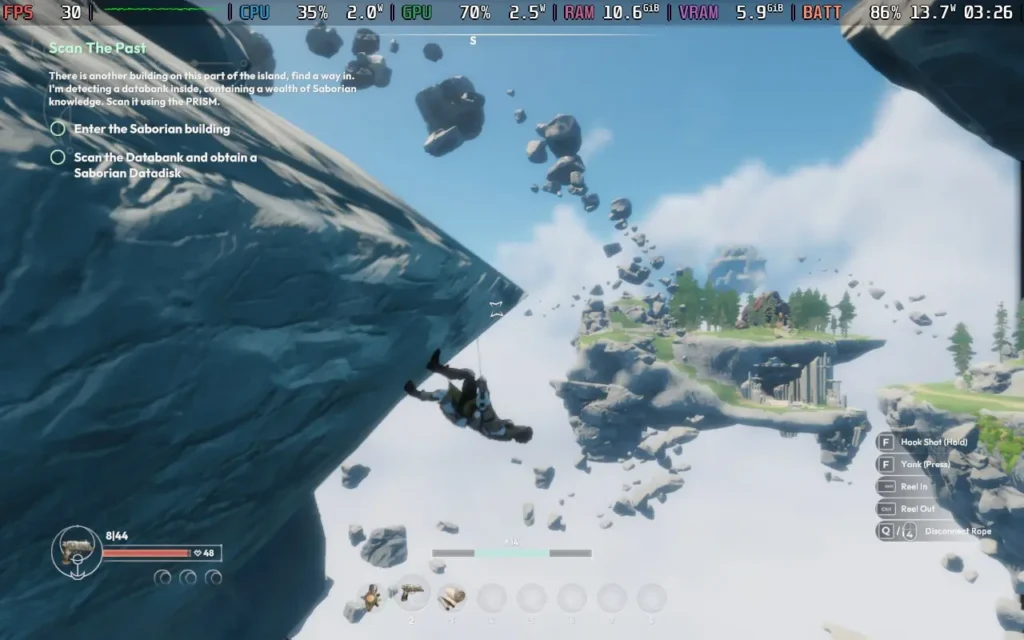Select the wood logs hotbar slot
Image resolution: width=1024 pixels, height=640 pixels.
pos(451,596)
